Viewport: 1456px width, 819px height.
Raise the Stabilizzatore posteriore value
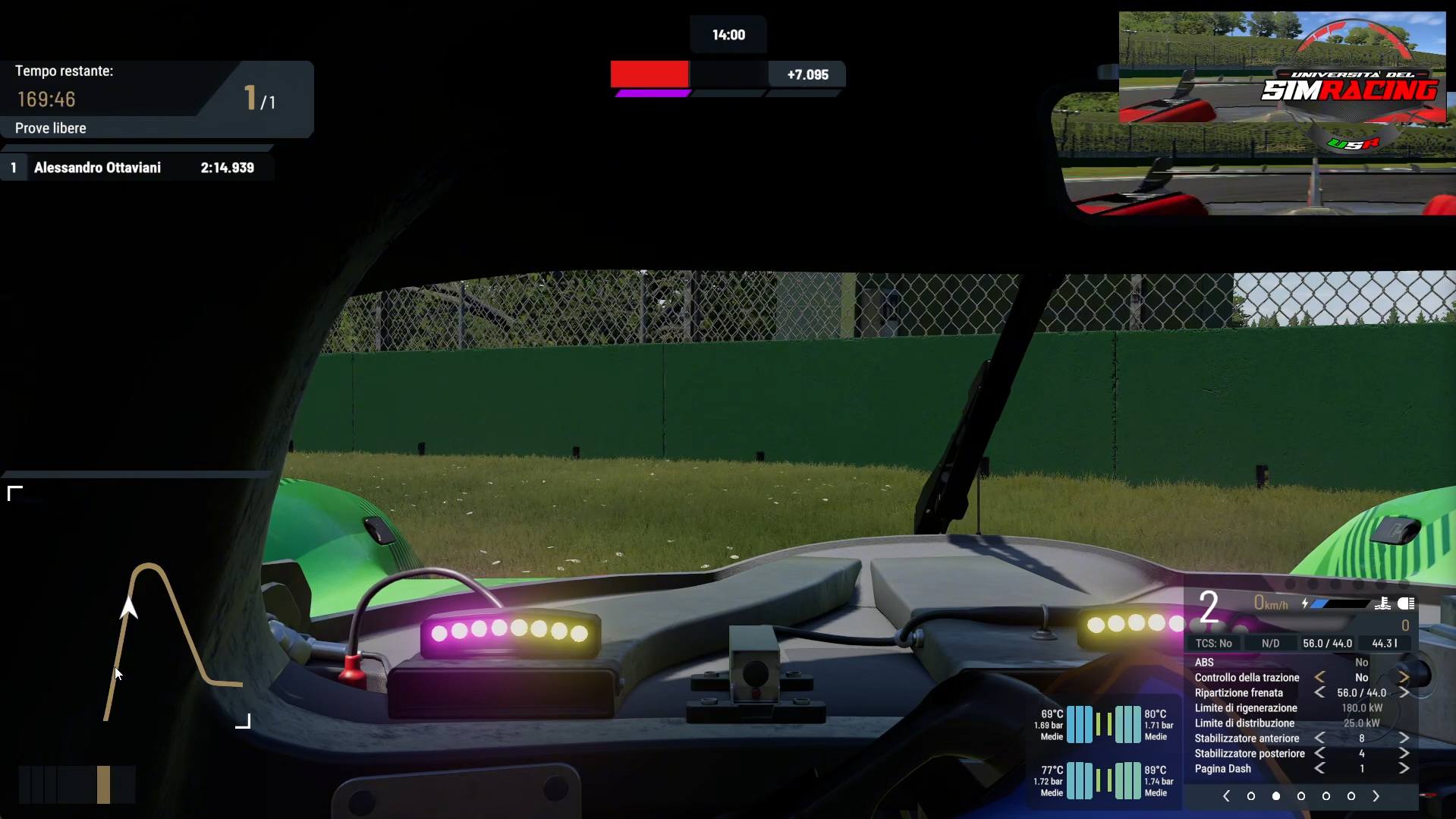1404,753
